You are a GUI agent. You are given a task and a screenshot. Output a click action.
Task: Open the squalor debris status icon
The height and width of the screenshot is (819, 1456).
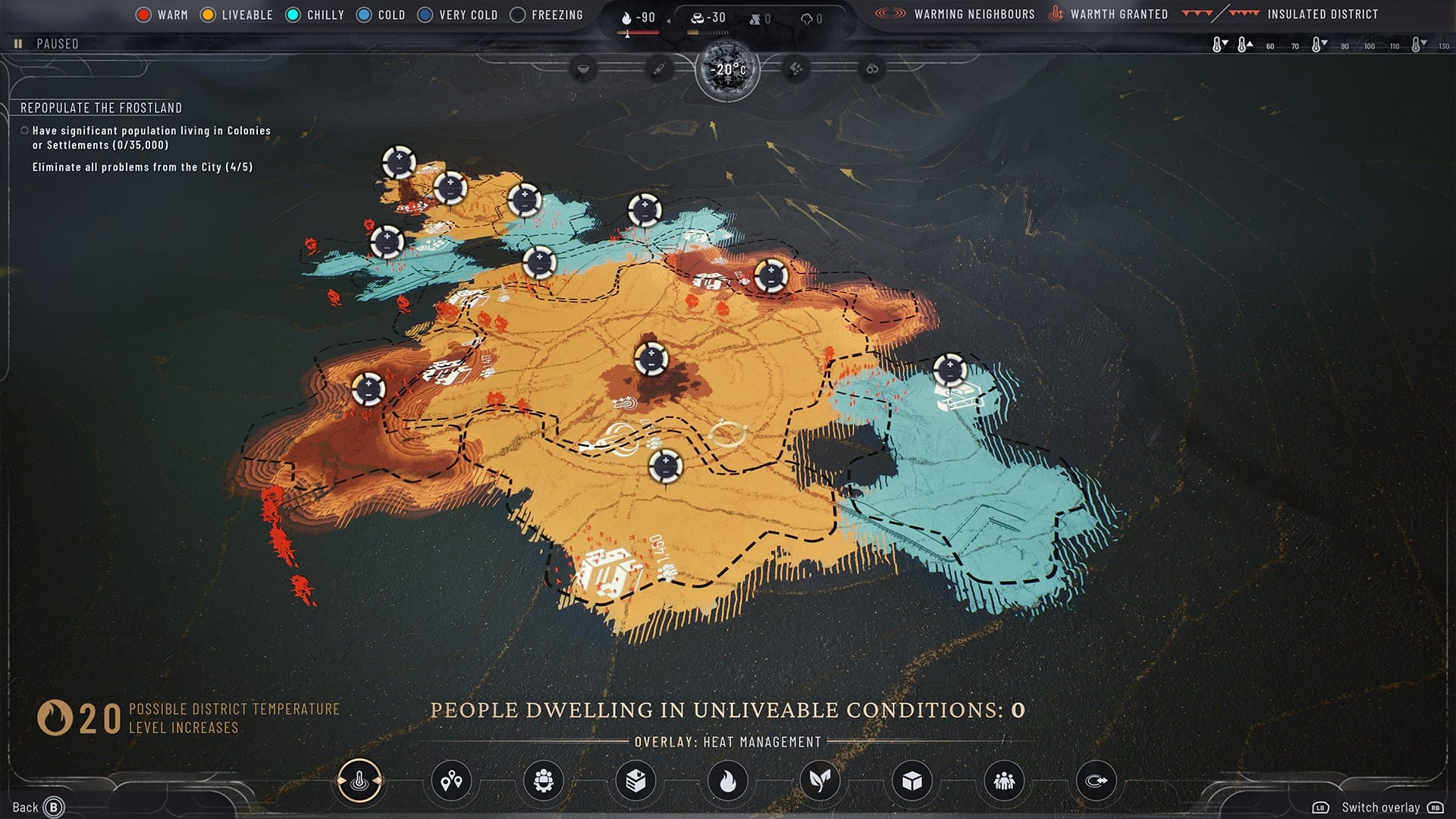tap(796, 69)
